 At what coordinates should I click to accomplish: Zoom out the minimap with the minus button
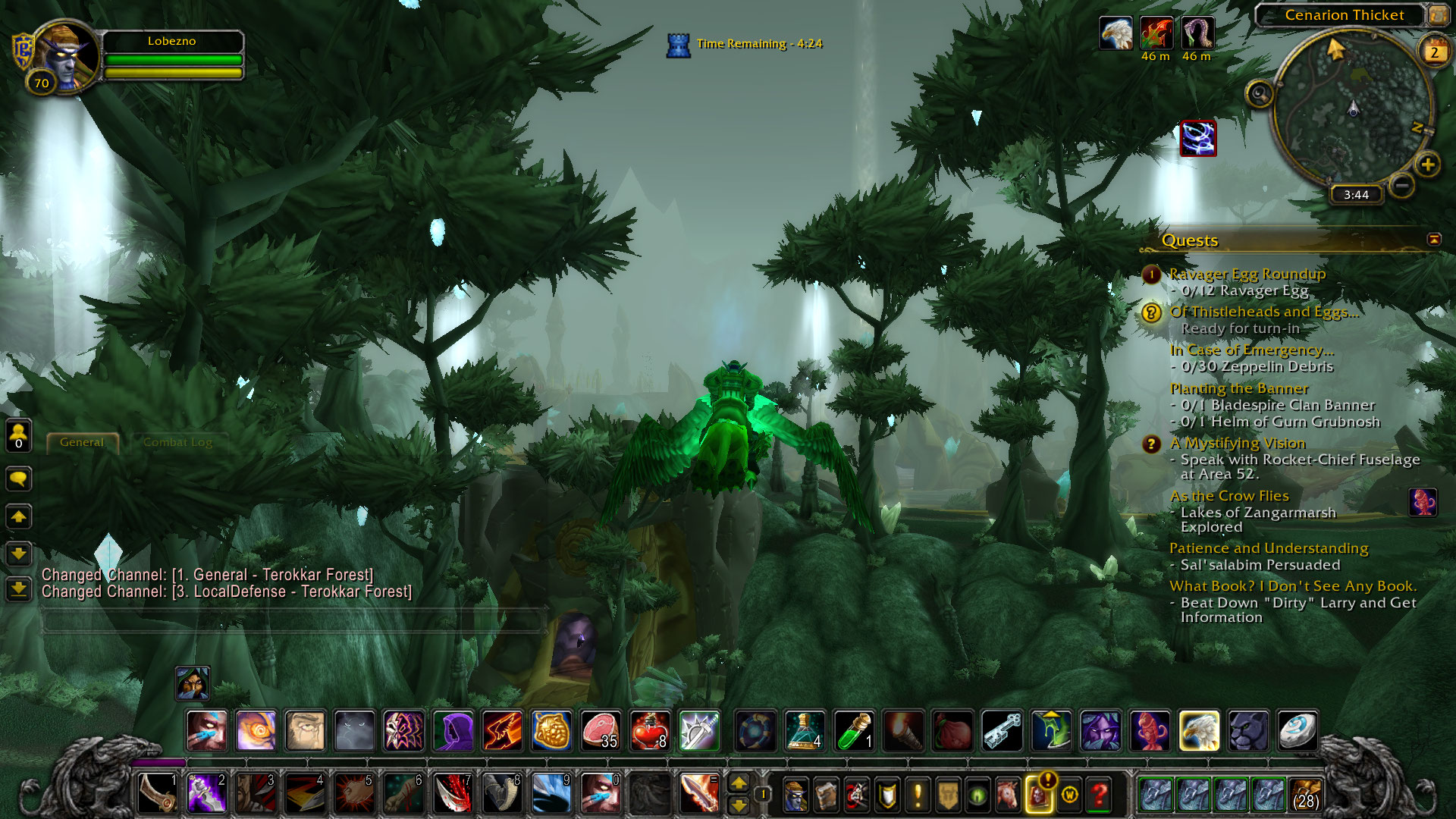[1402, 185]
